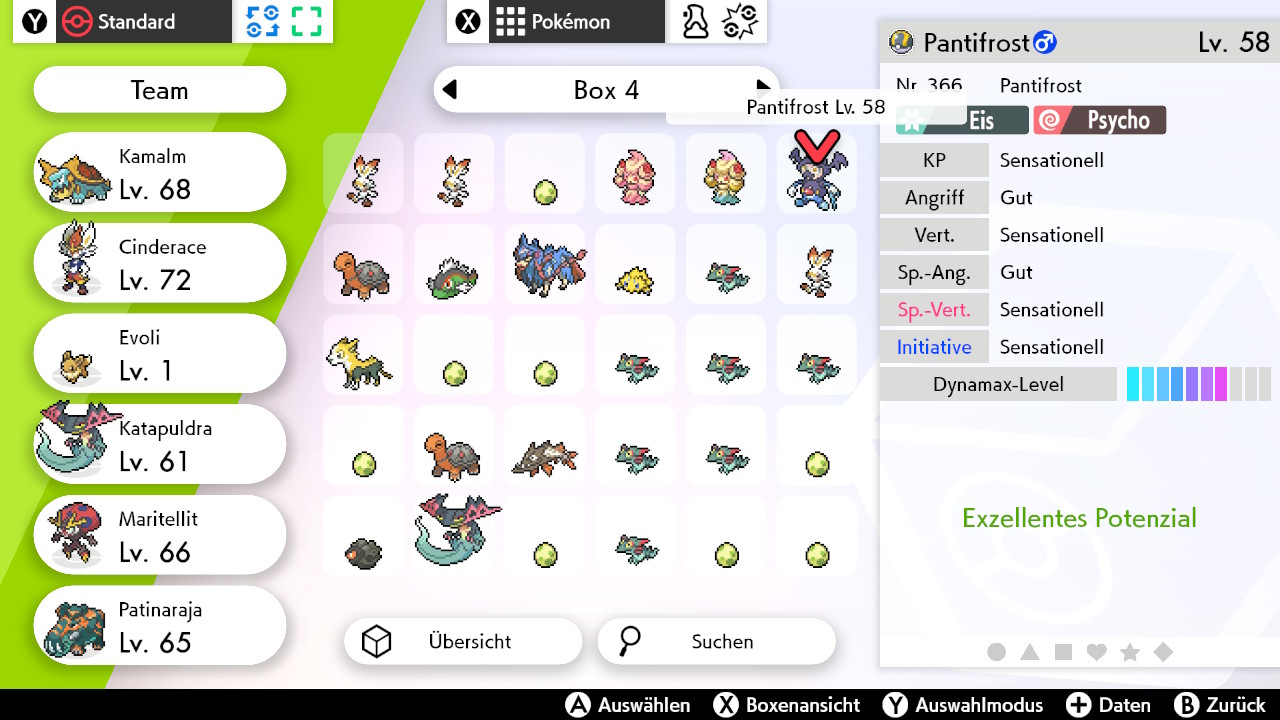Open the Übersicht box overview

[x=463, y=642]
